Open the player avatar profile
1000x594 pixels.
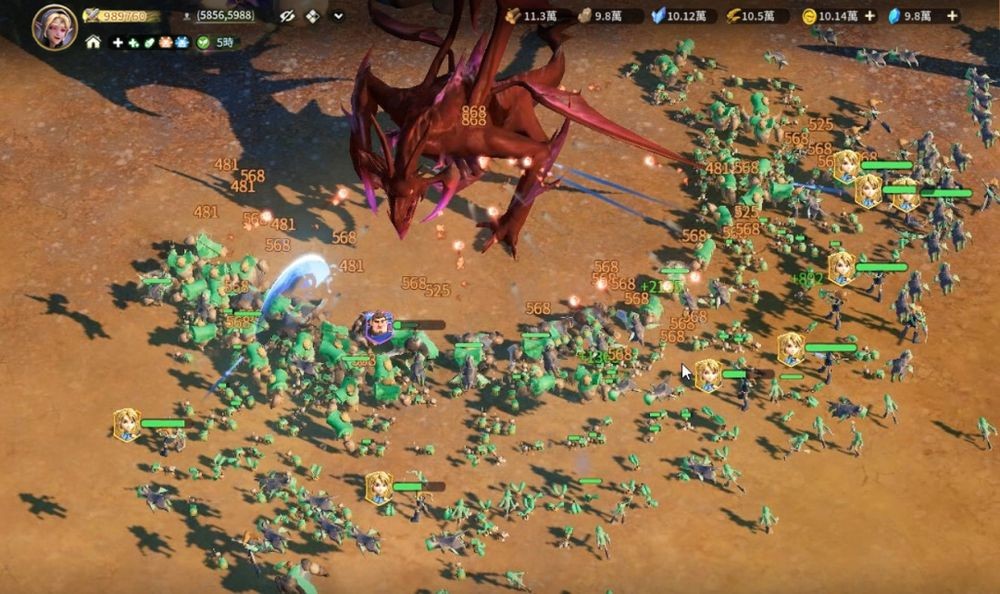tap(54, 27)
